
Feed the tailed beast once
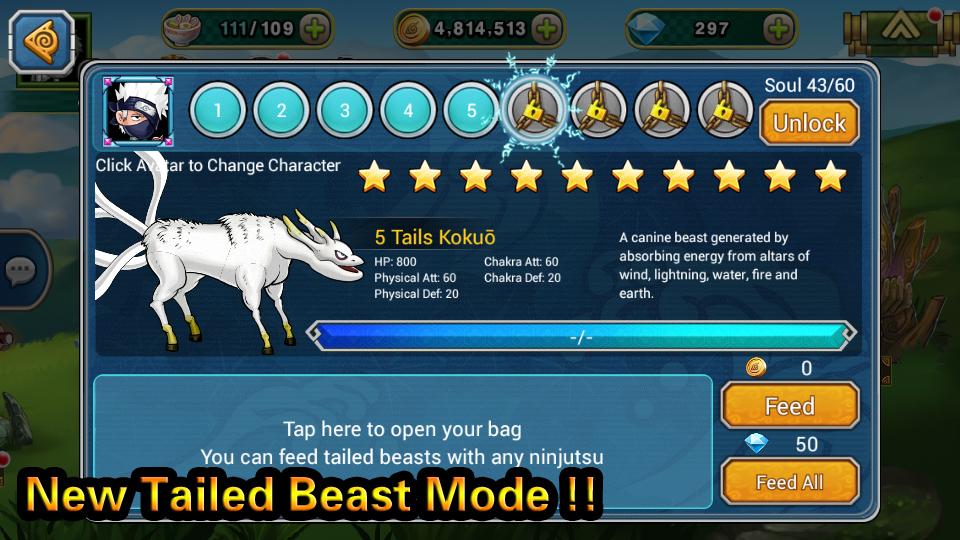pyautogui.click(x=789, y=406)
